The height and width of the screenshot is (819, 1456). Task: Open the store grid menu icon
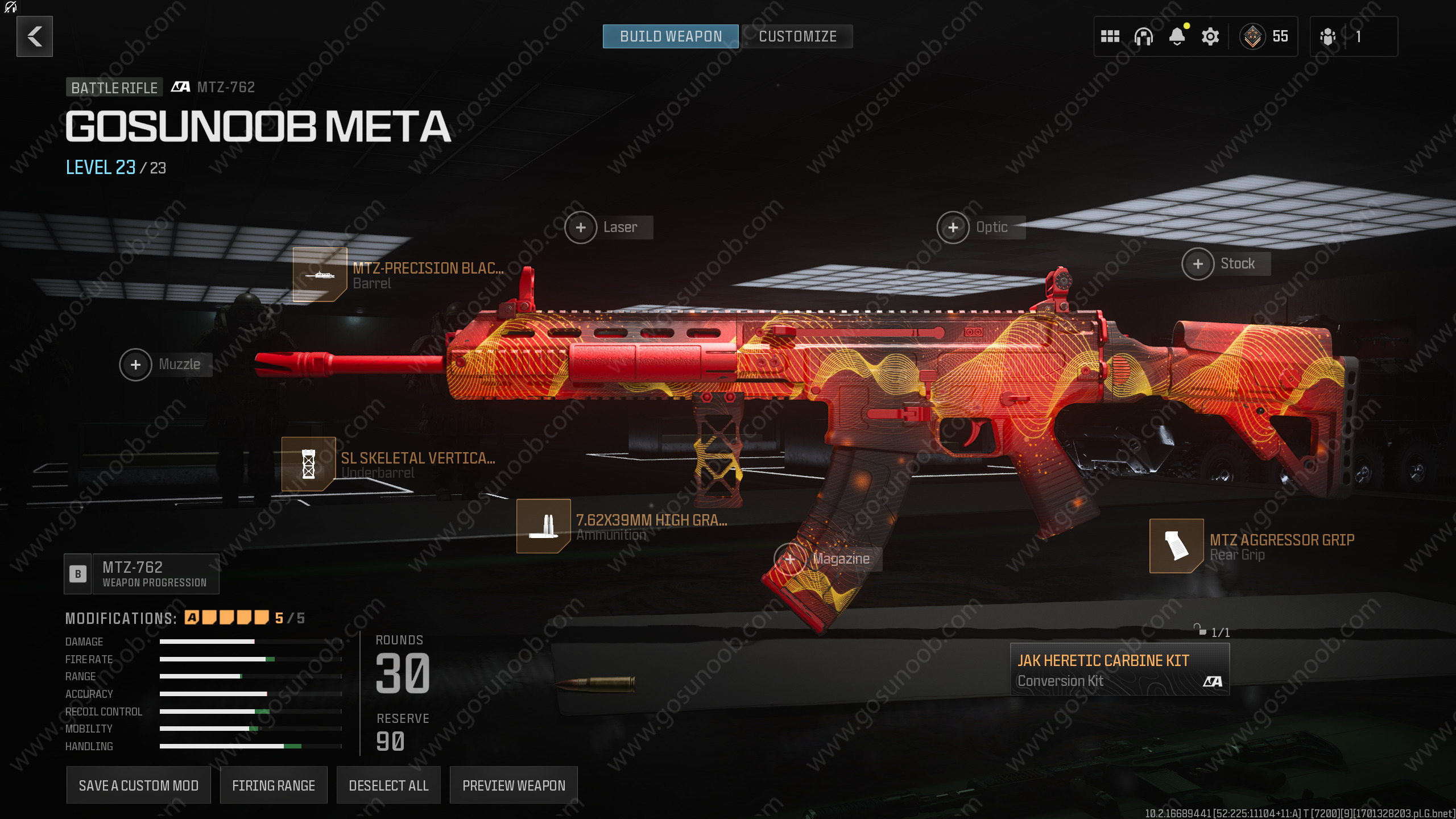1110,36
